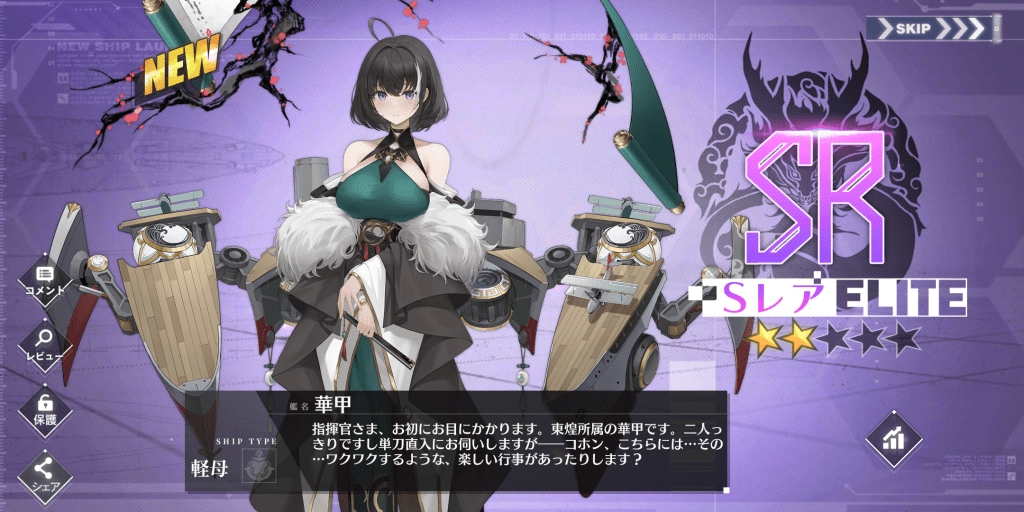Toggle the 保護 lock protection button

point(46,409)
